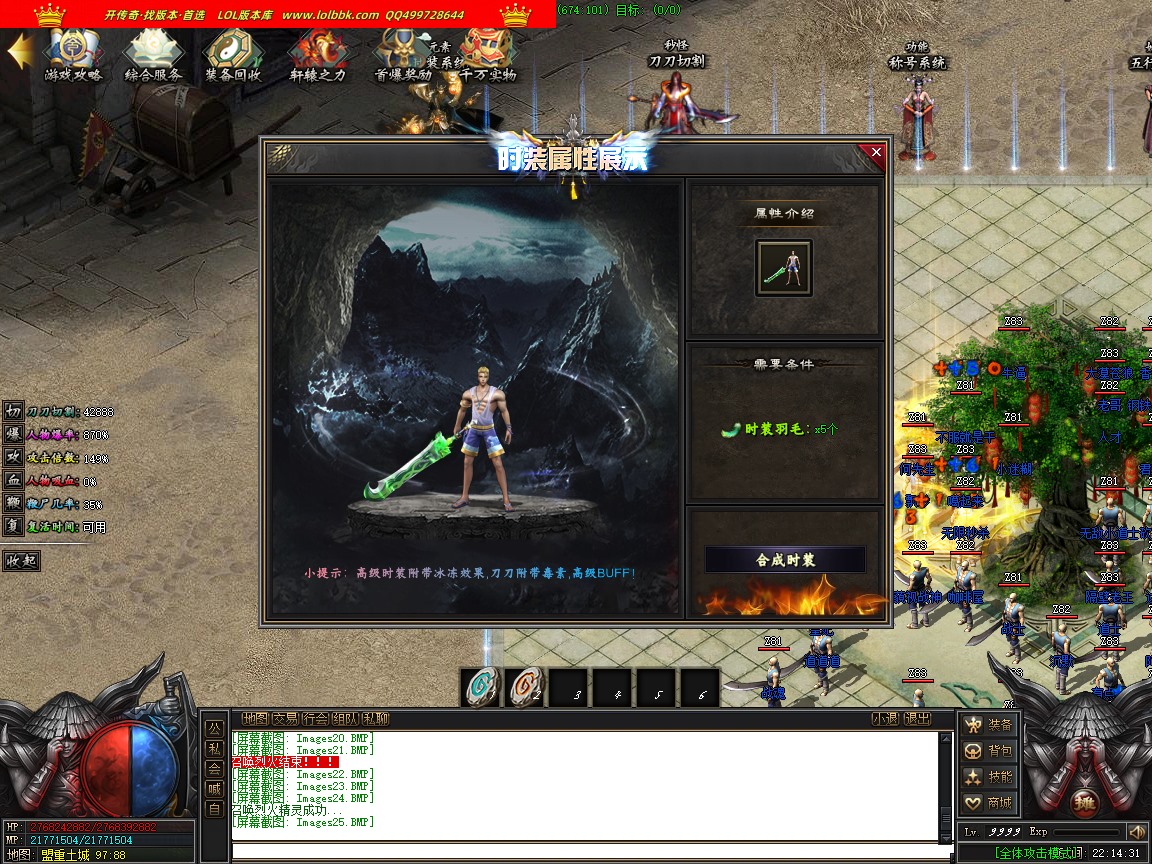Click the 退出 exit button
Viewport: 1152px width, 864px height.
[x=917, y=718]
